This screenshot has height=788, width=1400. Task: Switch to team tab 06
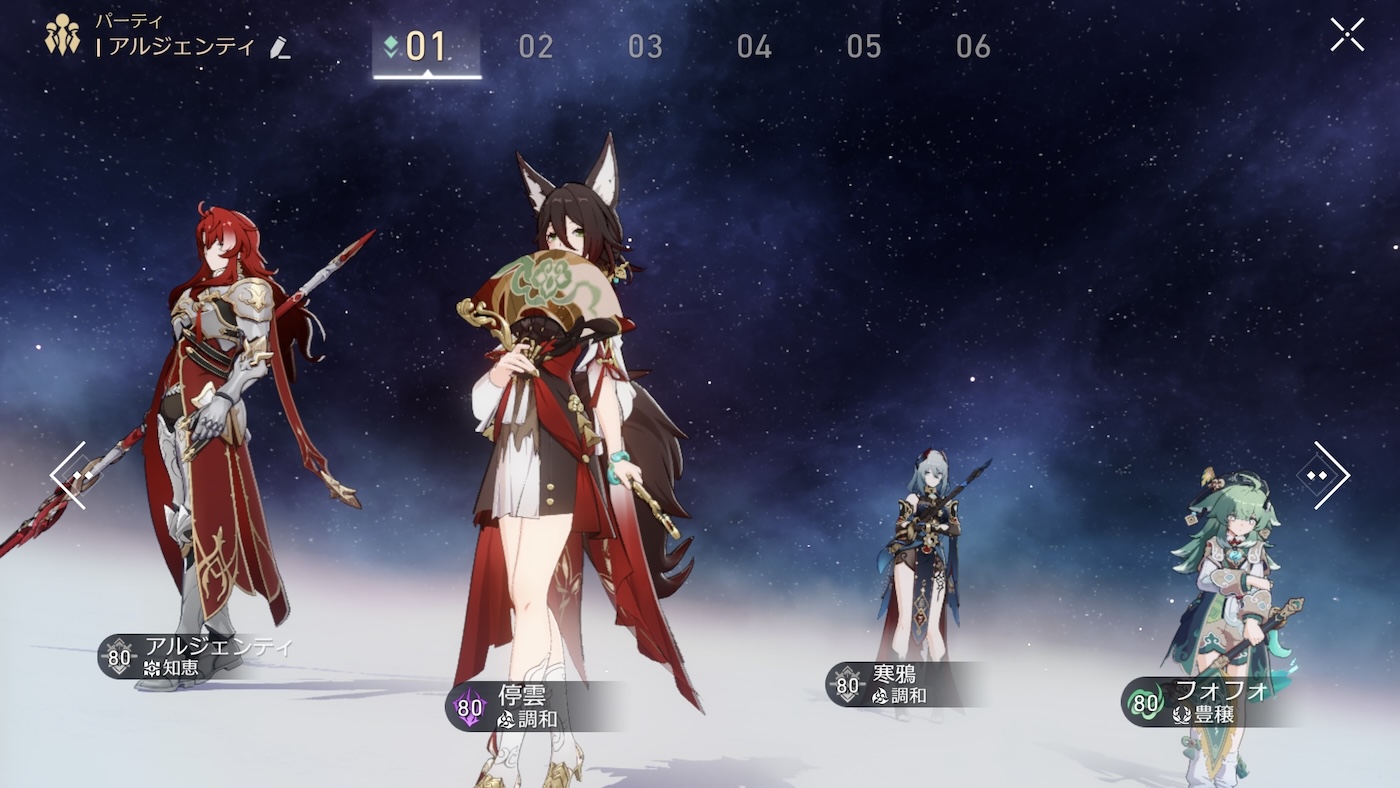[973, 47]
